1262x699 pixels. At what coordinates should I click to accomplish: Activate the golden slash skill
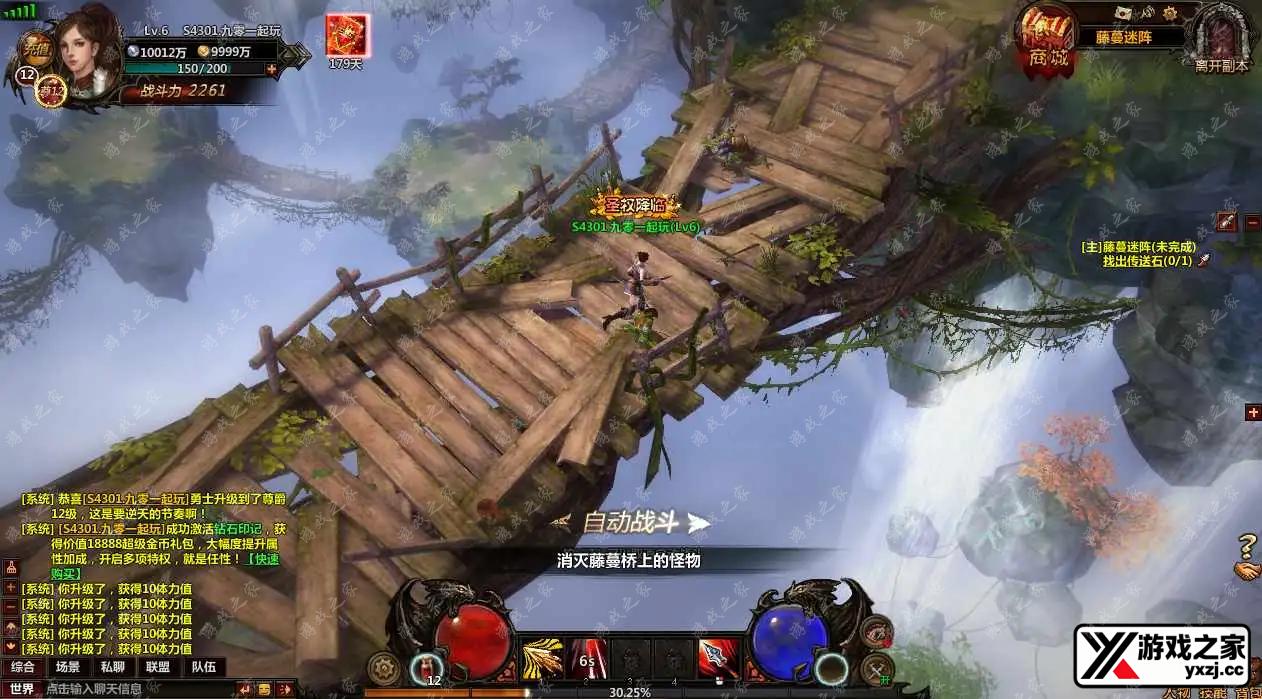click(541, 660)
